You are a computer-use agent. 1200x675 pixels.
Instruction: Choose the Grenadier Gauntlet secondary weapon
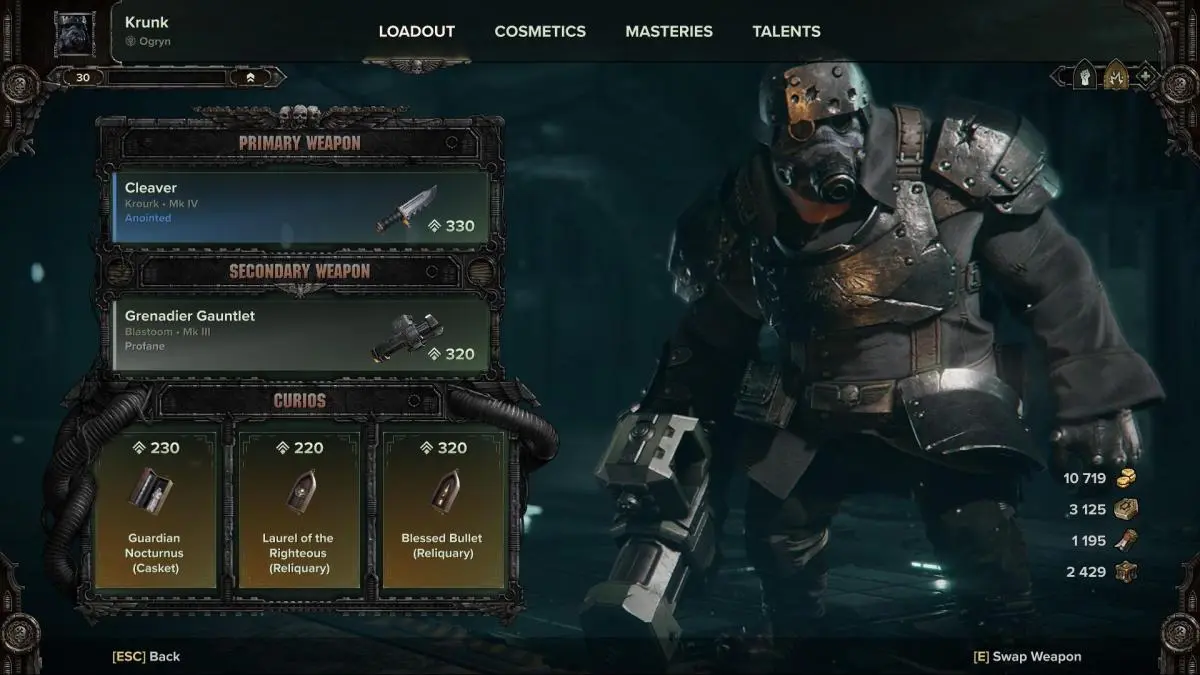pos(300,335)
